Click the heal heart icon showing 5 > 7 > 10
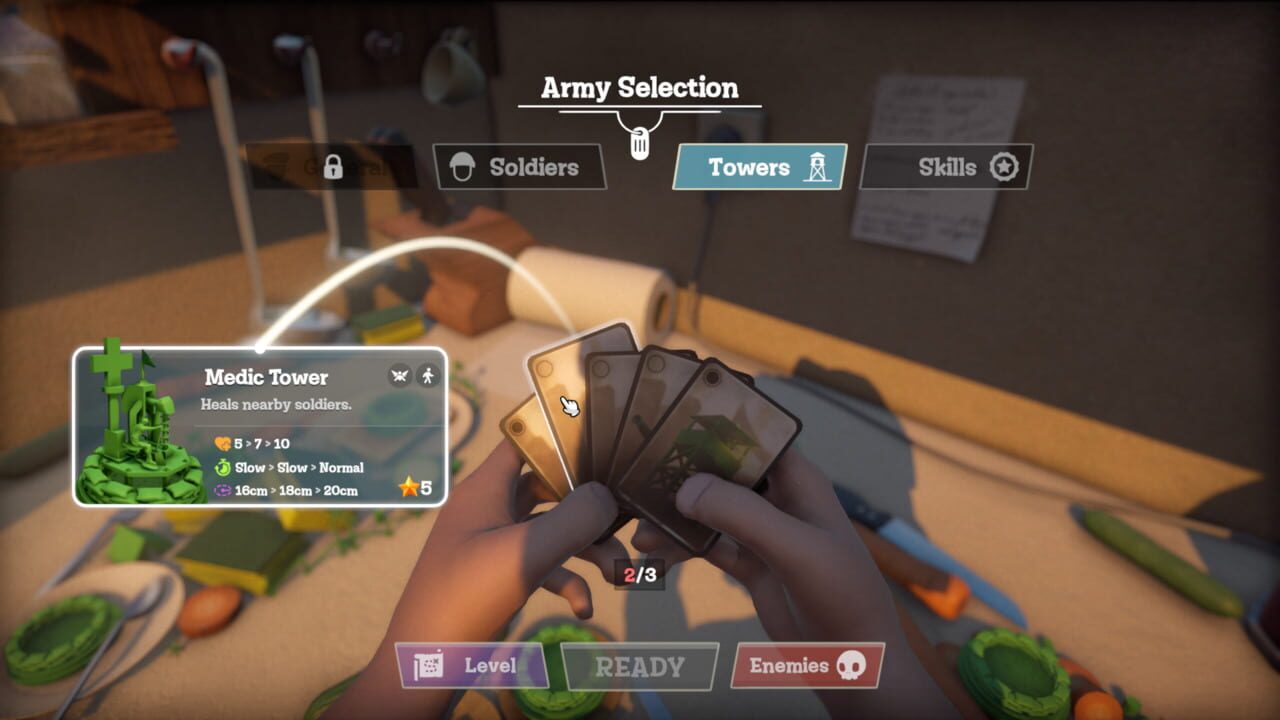1280x720 pixels. point(222,444)
